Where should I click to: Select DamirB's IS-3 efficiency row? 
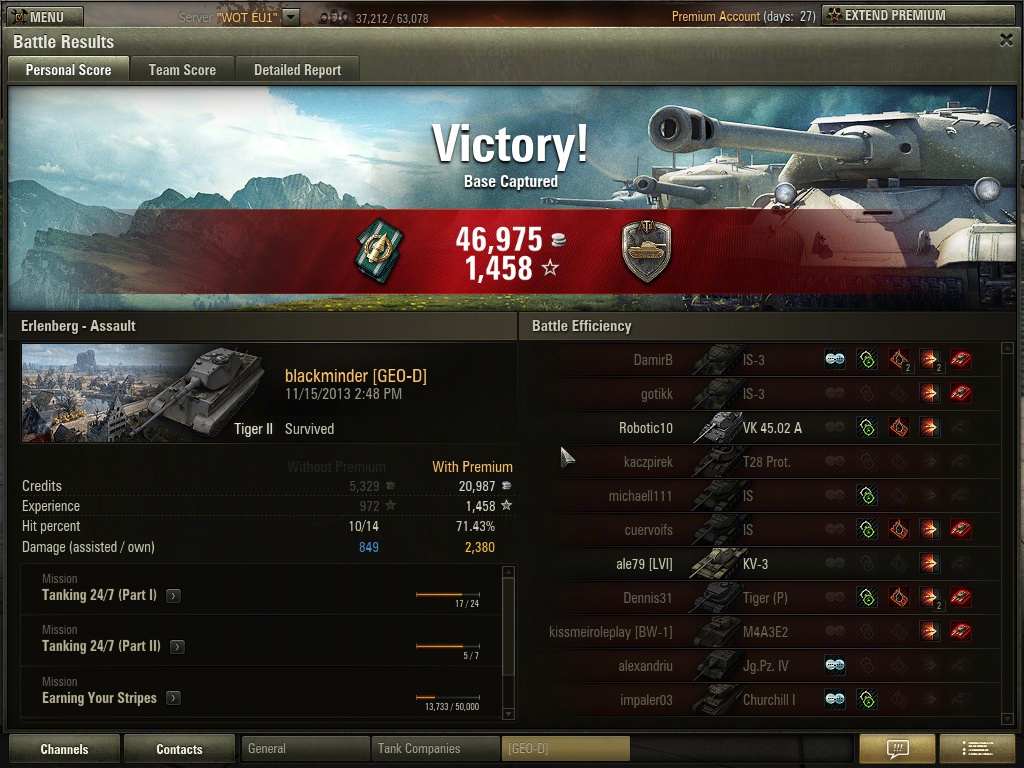(x=760, y=360)
